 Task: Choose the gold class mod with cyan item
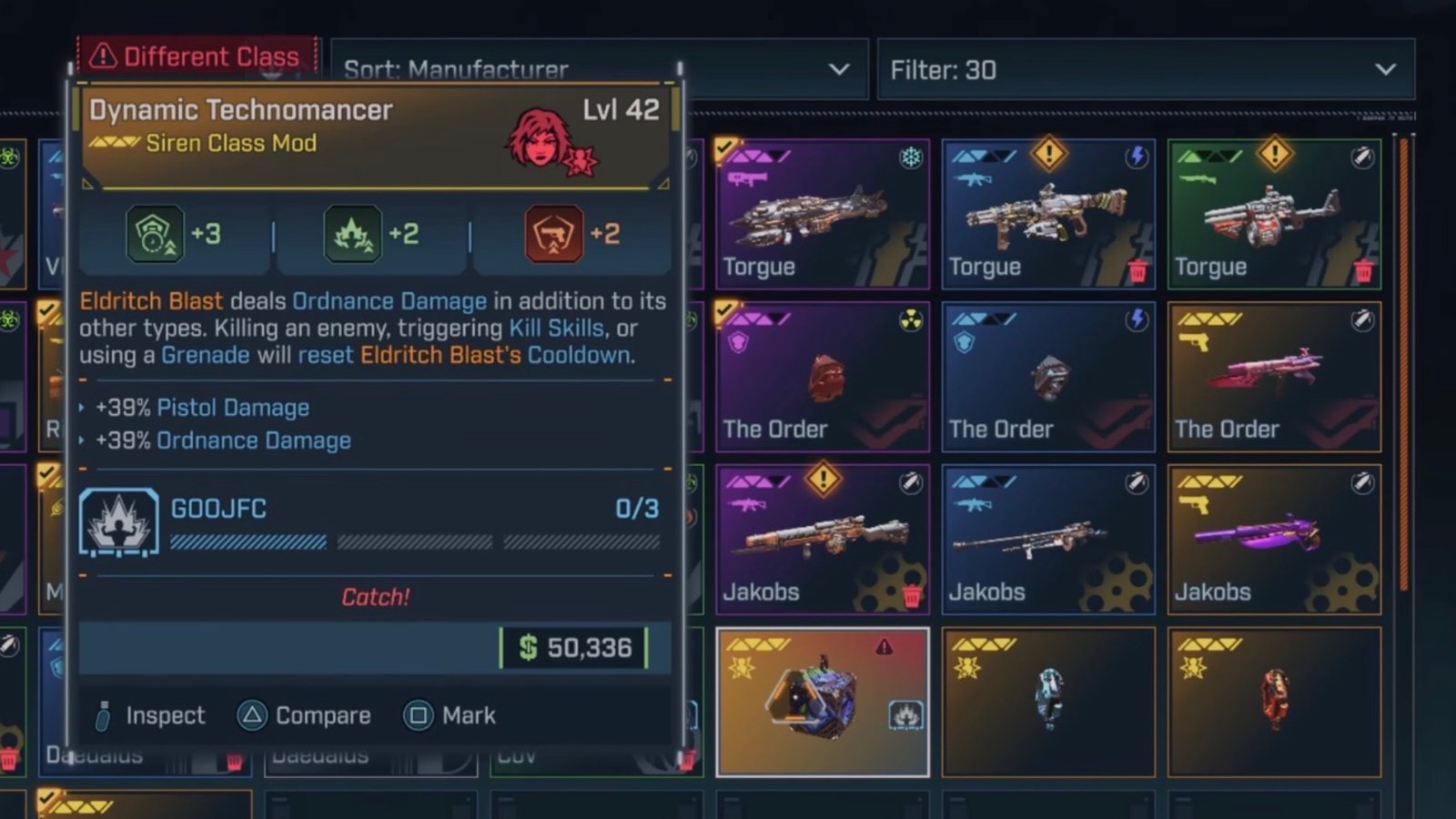(1047, 702)
